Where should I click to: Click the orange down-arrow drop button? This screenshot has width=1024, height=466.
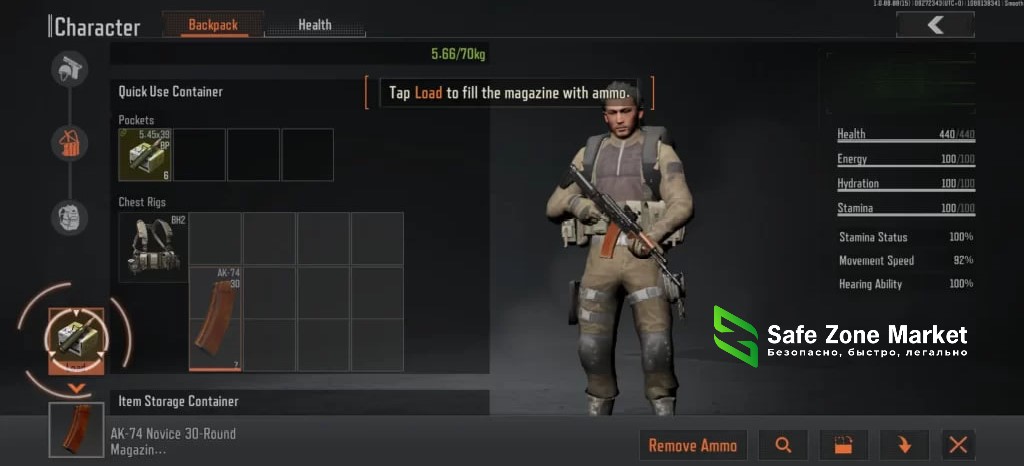[905, 446]
